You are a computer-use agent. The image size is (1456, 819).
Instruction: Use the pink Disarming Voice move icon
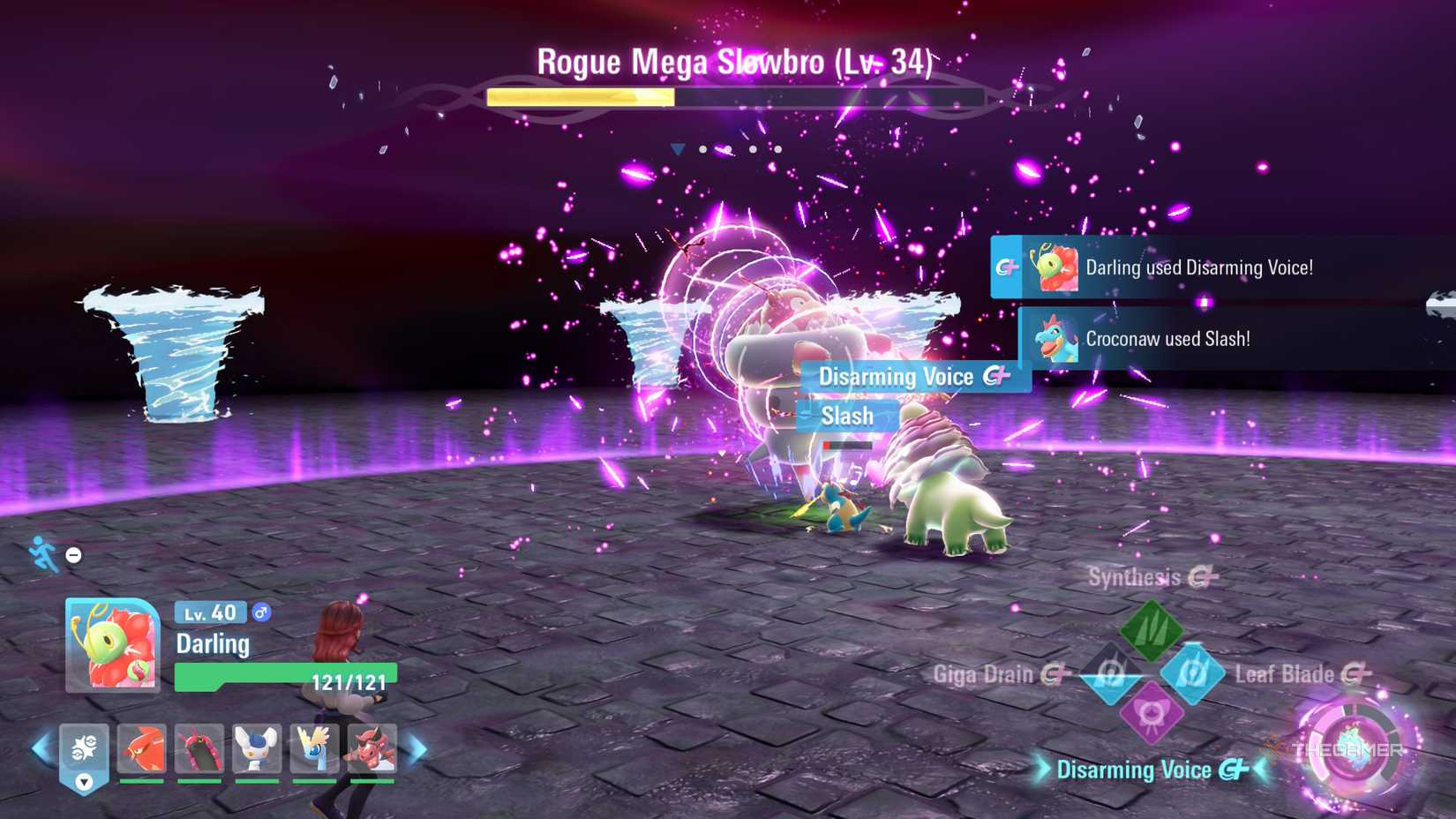click(1154, 714)
